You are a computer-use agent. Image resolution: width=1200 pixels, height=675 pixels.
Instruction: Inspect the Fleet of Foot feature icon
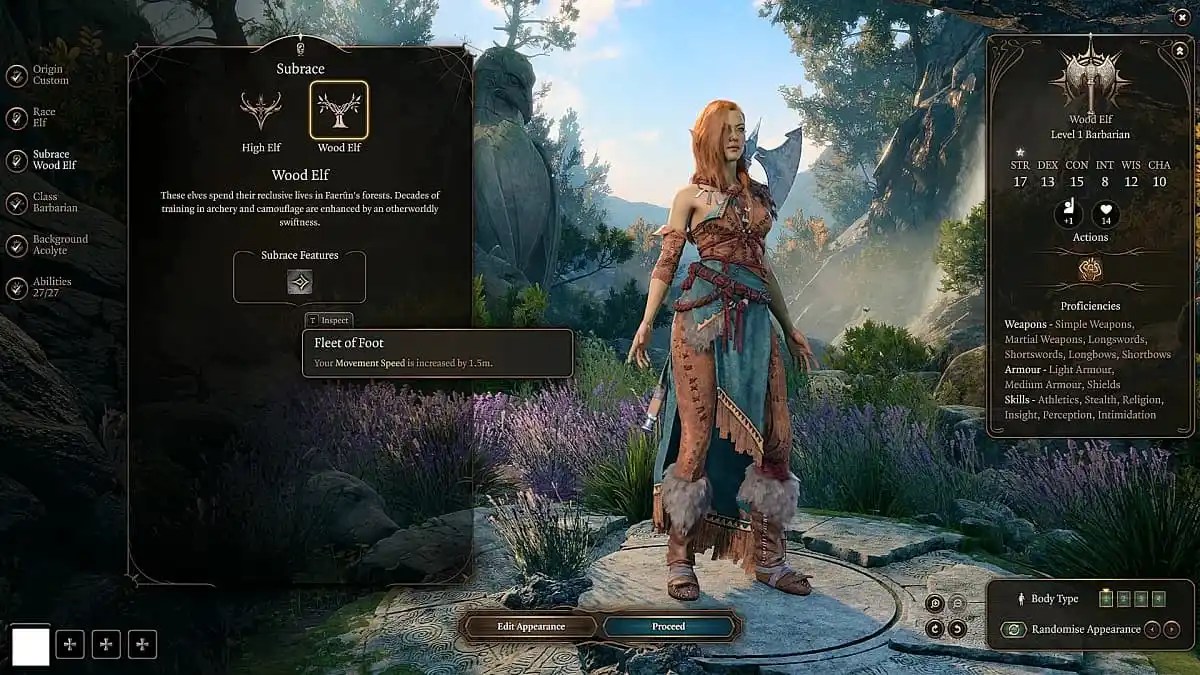[300, 282]
